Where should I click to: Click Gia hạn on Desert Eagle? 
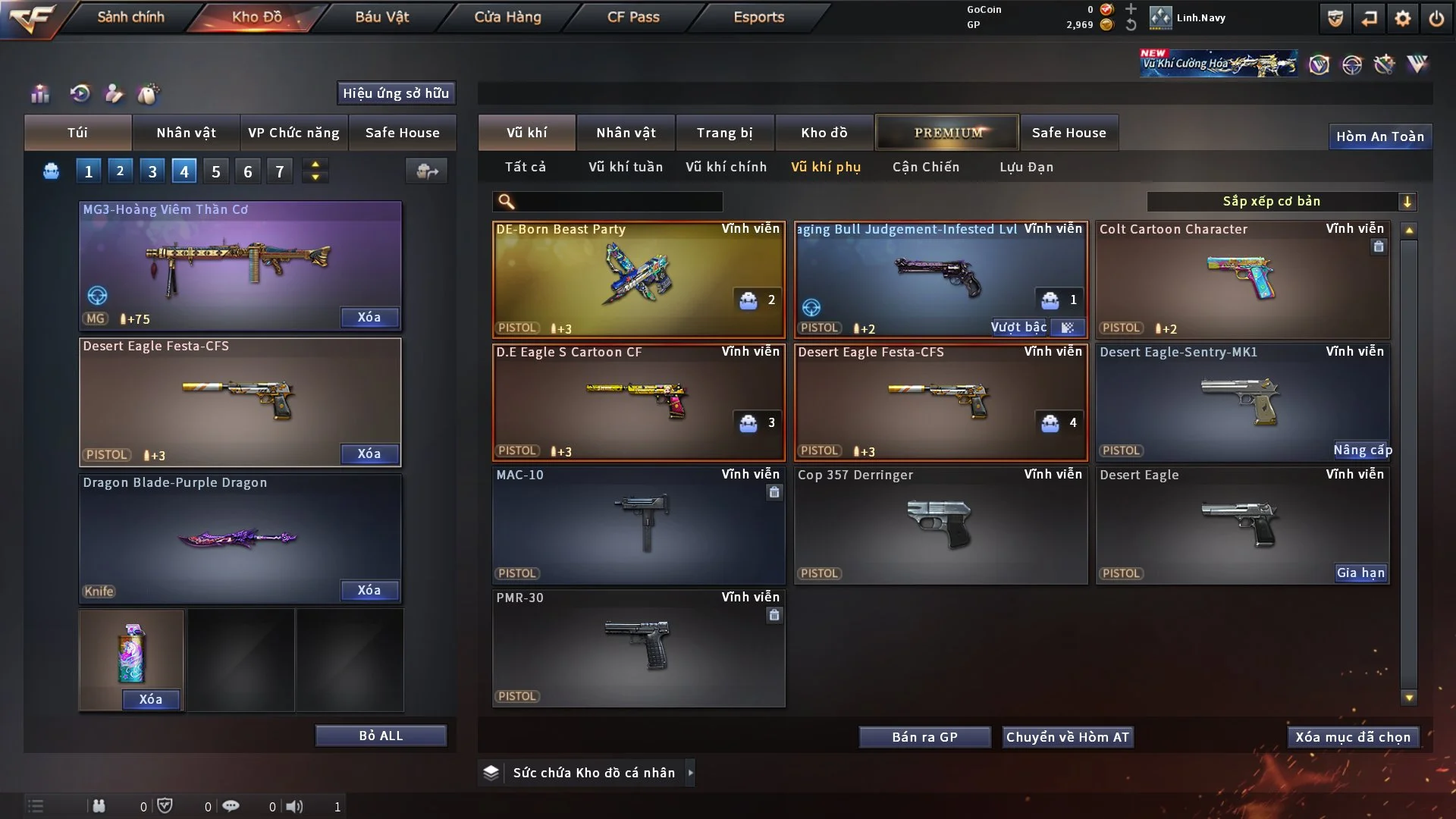[x=1360, y=573]
